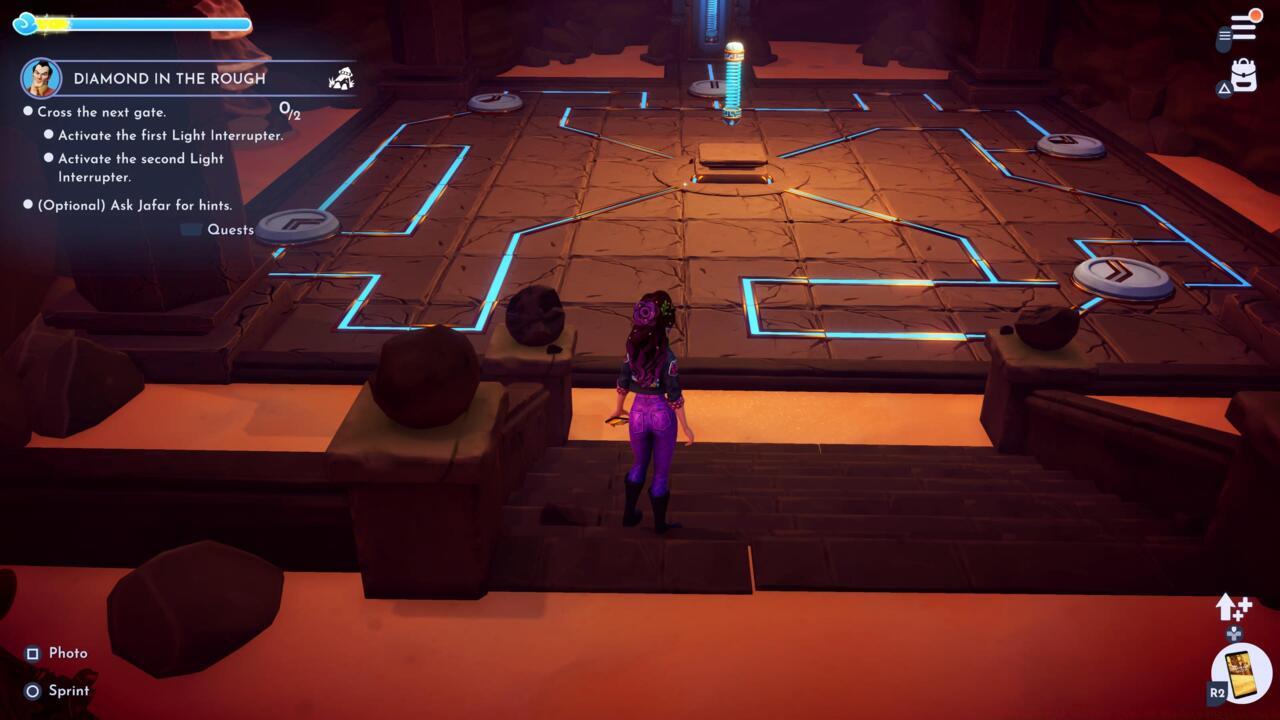This screenshot has height=720, width=1280.
Task: Select the Diamond in the Rough quest title
Action: click(170, 79)
